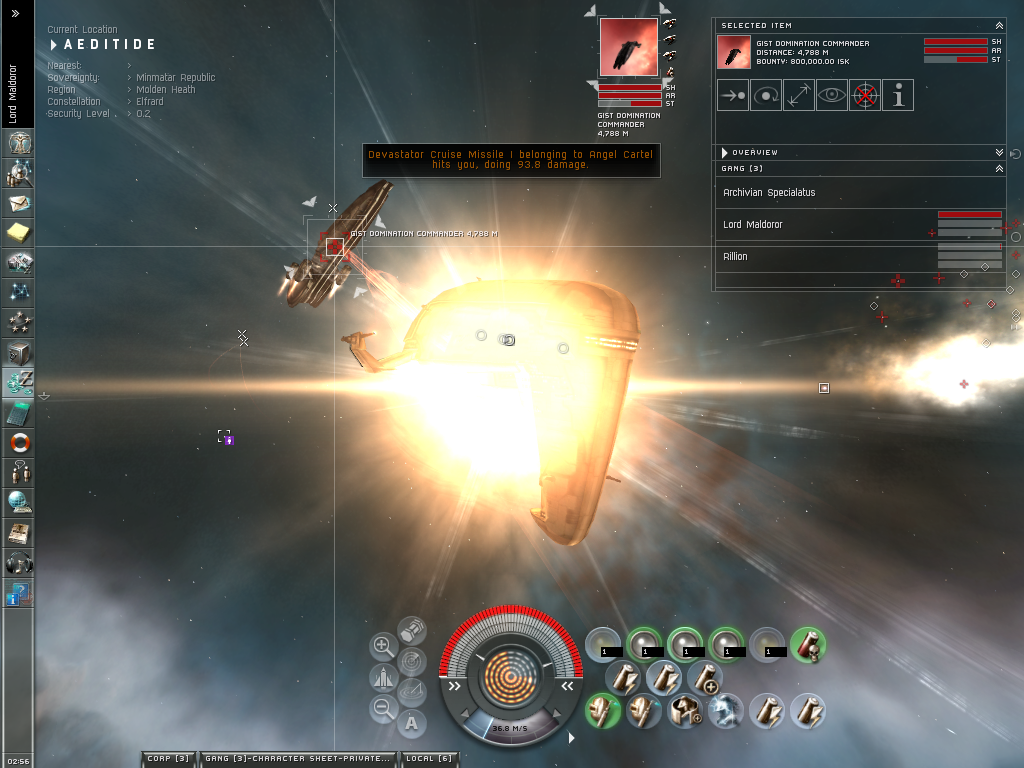Click the zoom-in magnifier button
This screenshot has width=1024, height=768.
[383, 646]
